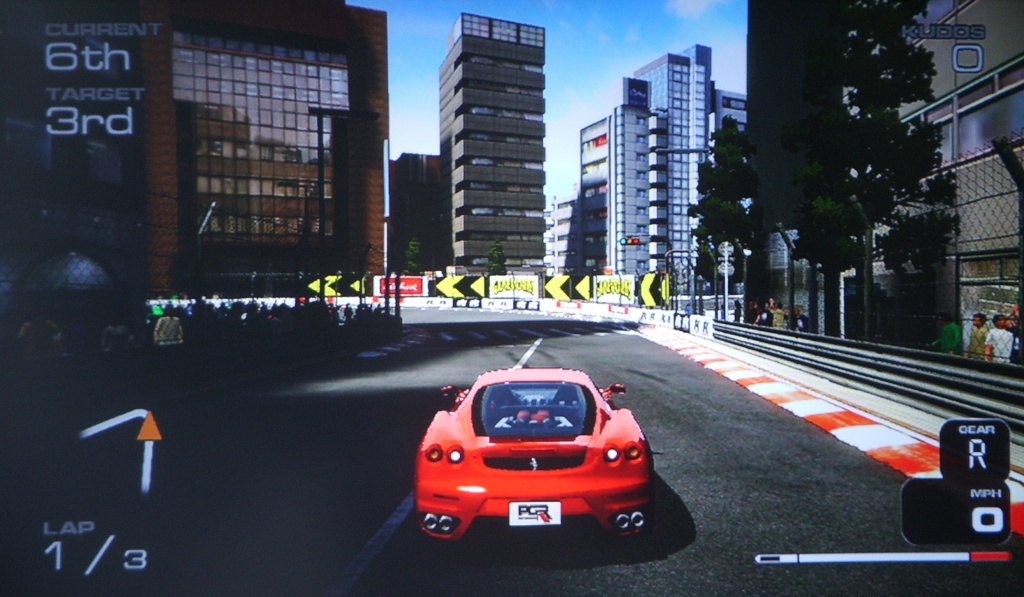This screenshot has width=1024, height=597.
Task: Select the orange player arrow on the minimap
Action: [149, 427]
